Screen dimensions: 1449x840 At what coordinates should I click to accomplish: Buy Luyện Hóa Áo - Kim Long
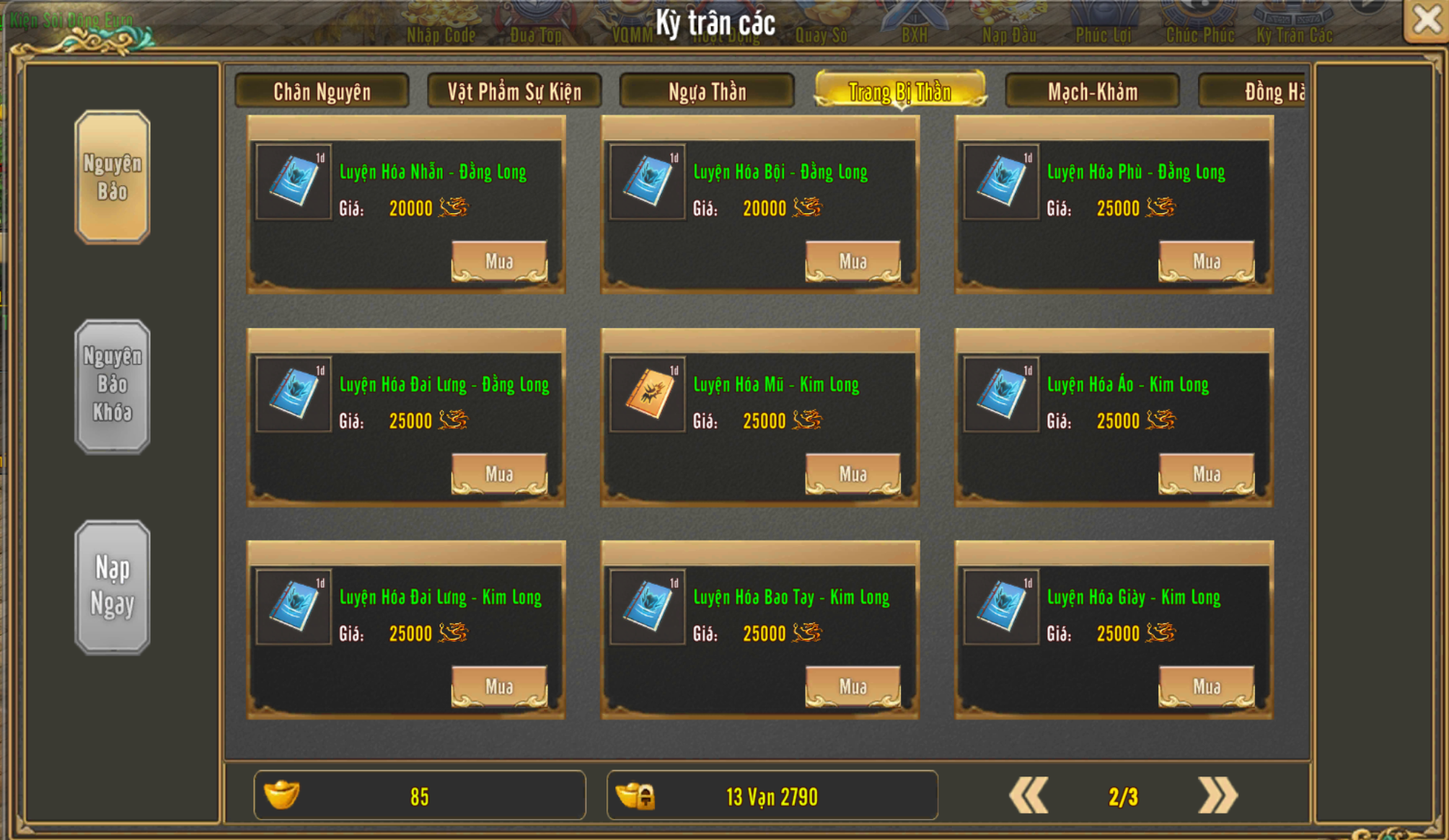point(1206,474)
